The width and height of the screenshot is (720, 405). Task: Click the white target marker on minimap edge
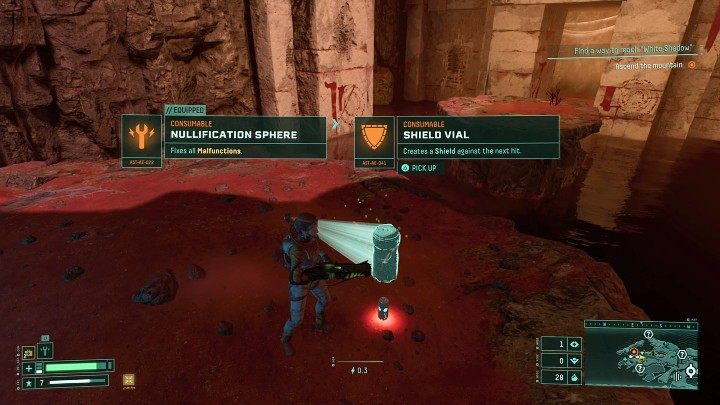click(689, 372)
